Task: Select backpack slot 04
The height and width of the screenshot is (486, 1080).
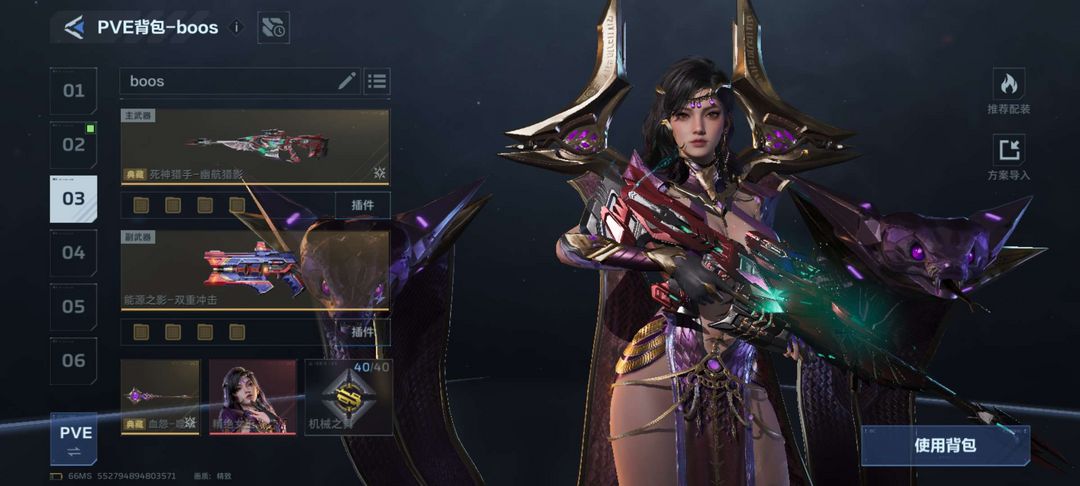Action: click(x=74, y=253)
